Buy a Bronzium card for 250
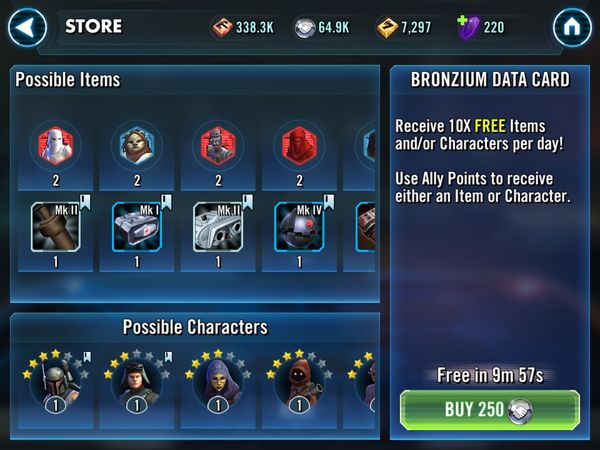Image resolution: width=600 pixels, height=450 pixels. pos(489,409)
